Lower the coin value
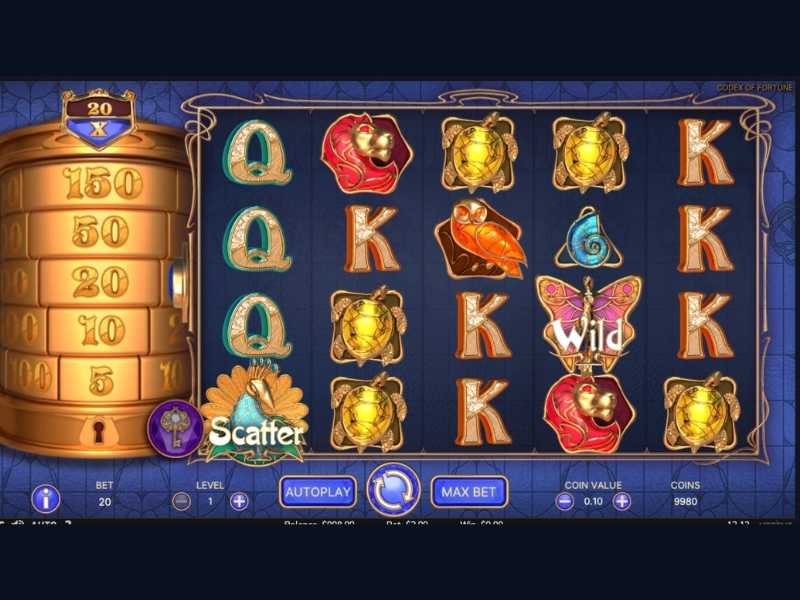Viewport: 800px width, 600px height. 565,501
